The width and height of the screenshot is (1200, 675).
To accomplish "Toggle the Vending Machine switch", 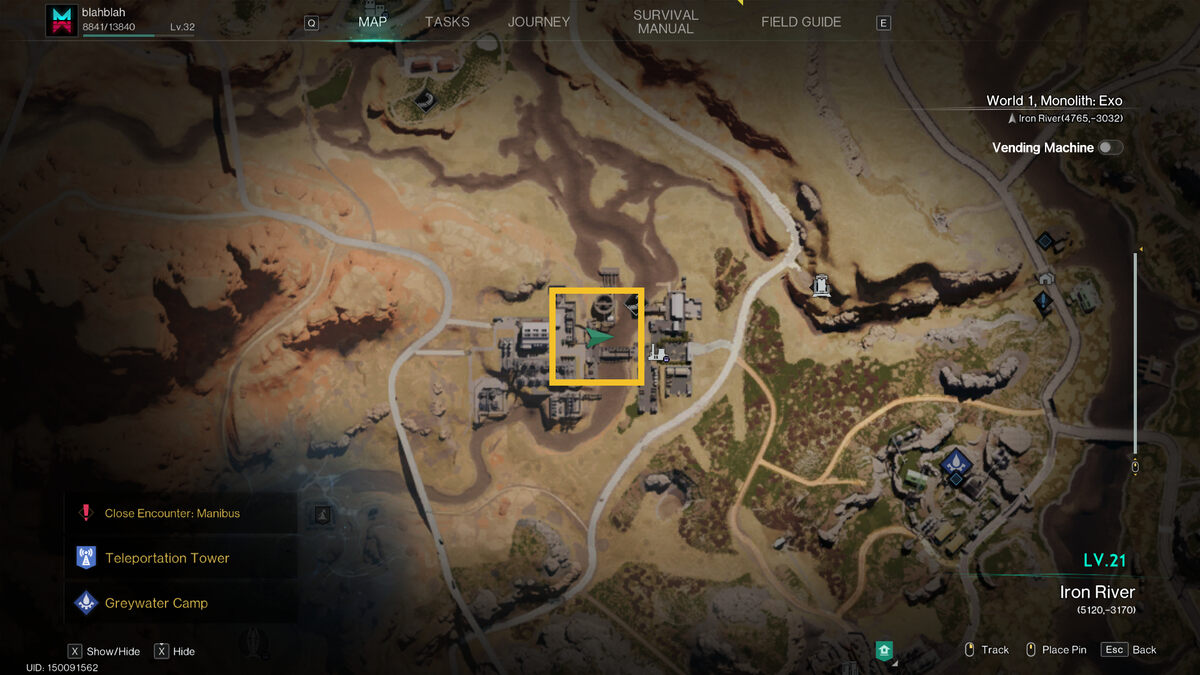I will (1110, 148).
